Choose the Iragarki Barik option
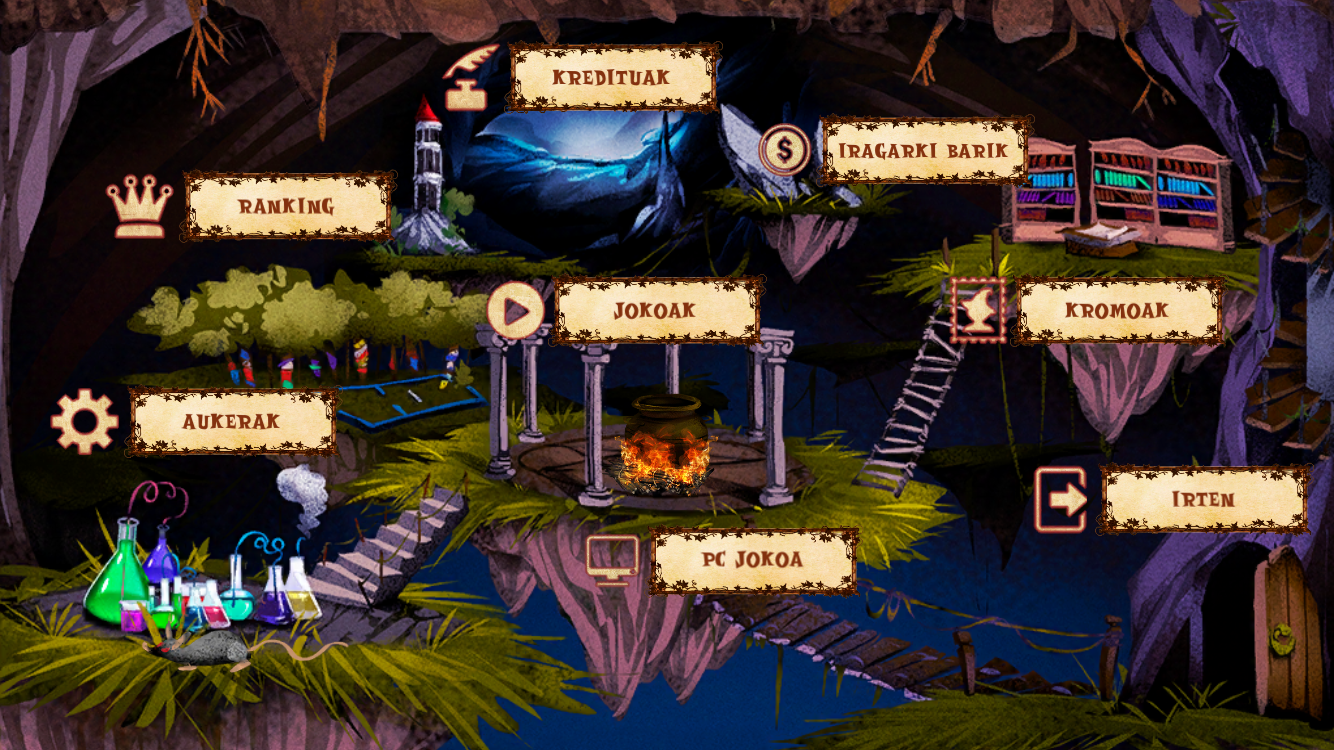 [x=924, y=151]
